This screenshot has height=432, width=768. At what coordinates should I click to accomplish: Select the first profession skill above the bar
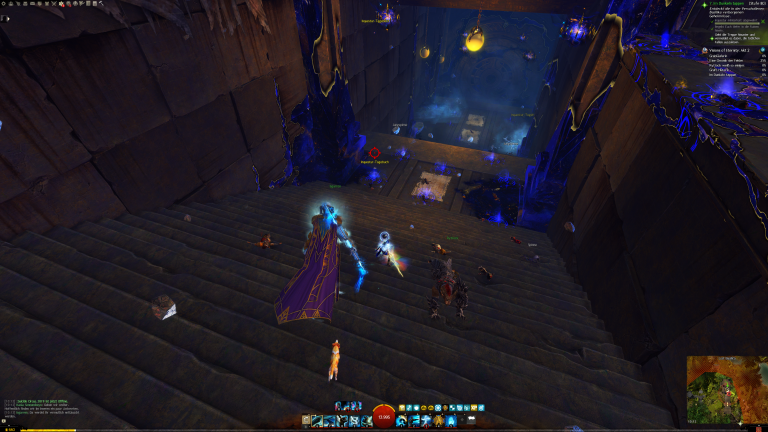[x=340, y=405]
